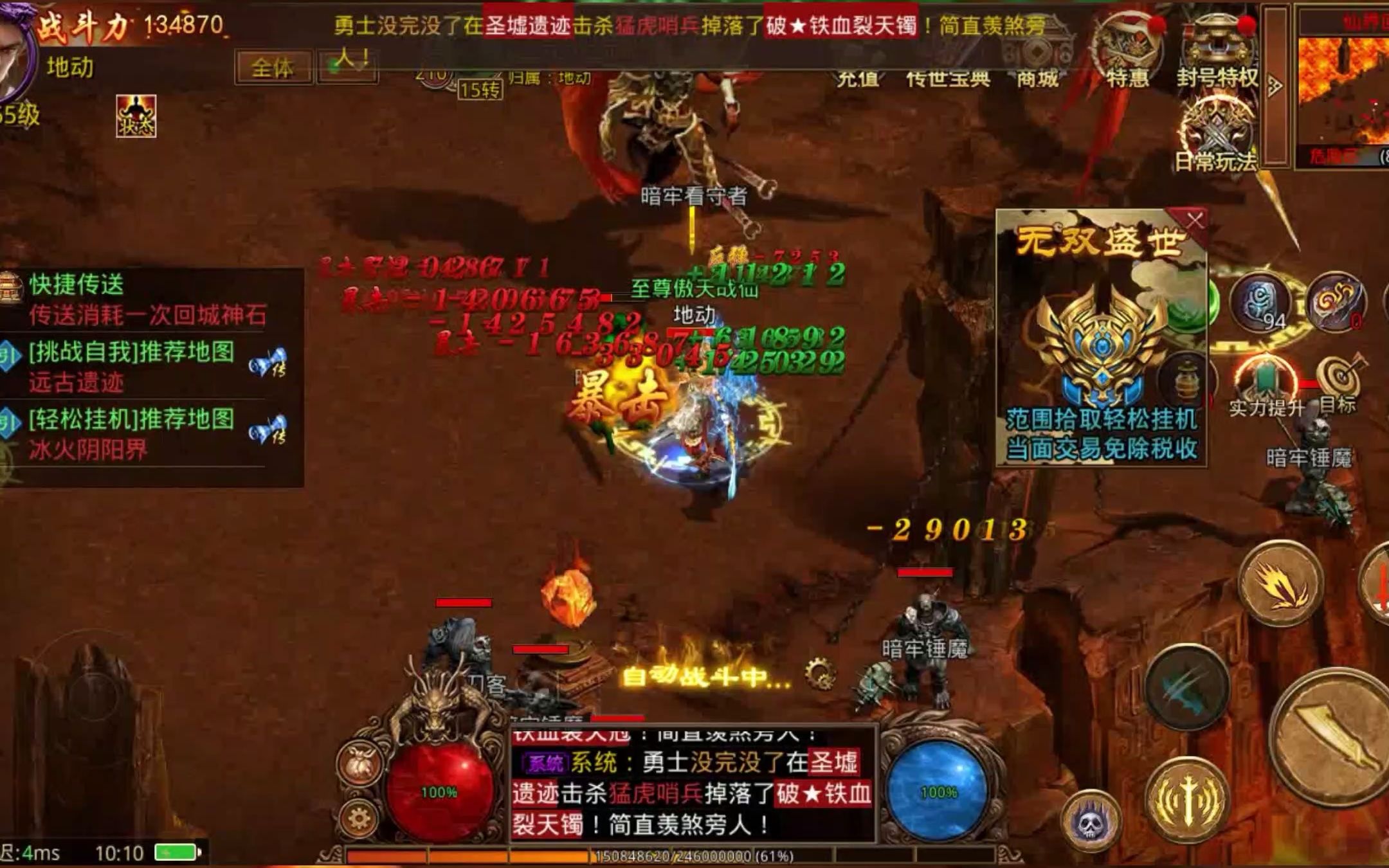1389x868 pixels.
Task: Open 传世宝典 panel
Action: 949,77
